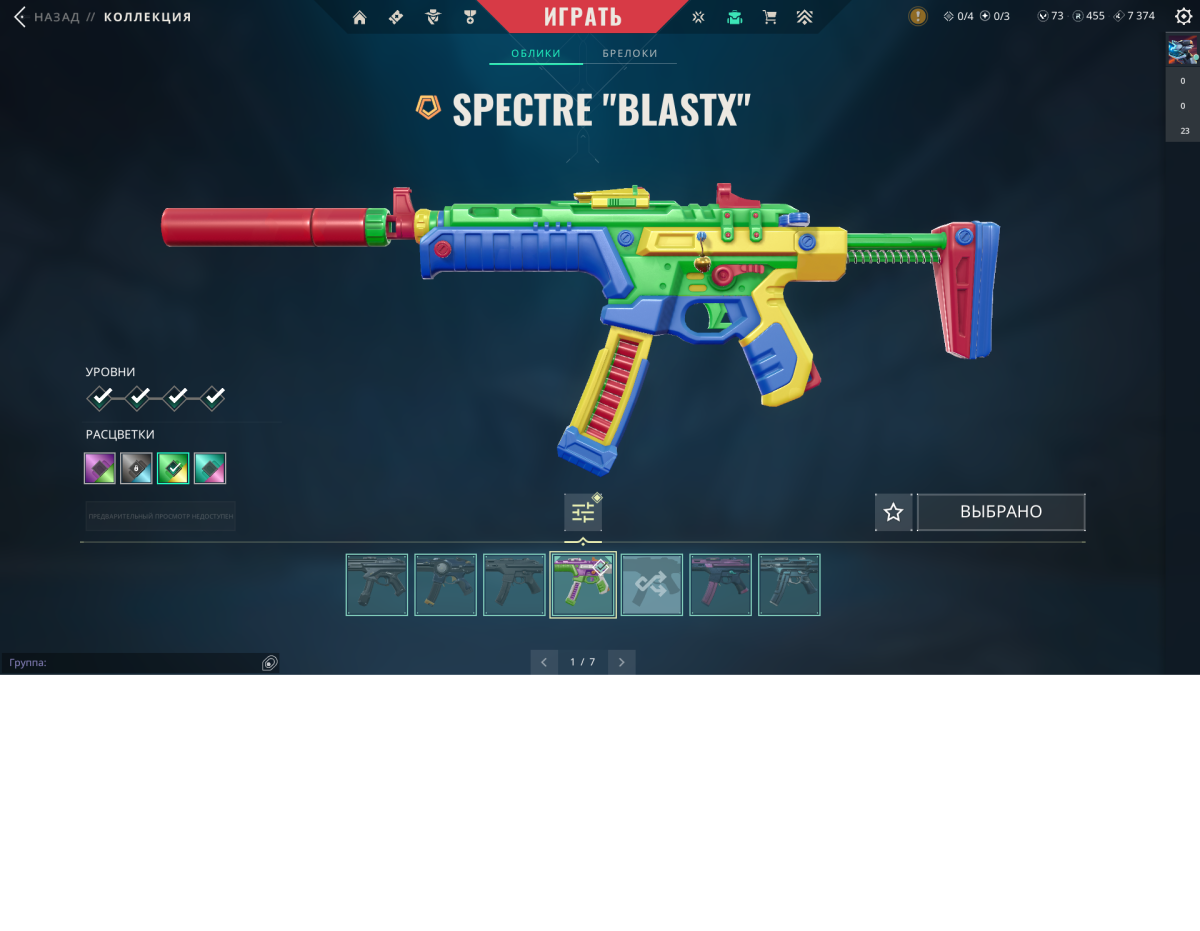Image resolution: width=1200 pixels, height=931 pixels.
Task: Select the Spectre skin with pink magazine
Action: (720, 585)
